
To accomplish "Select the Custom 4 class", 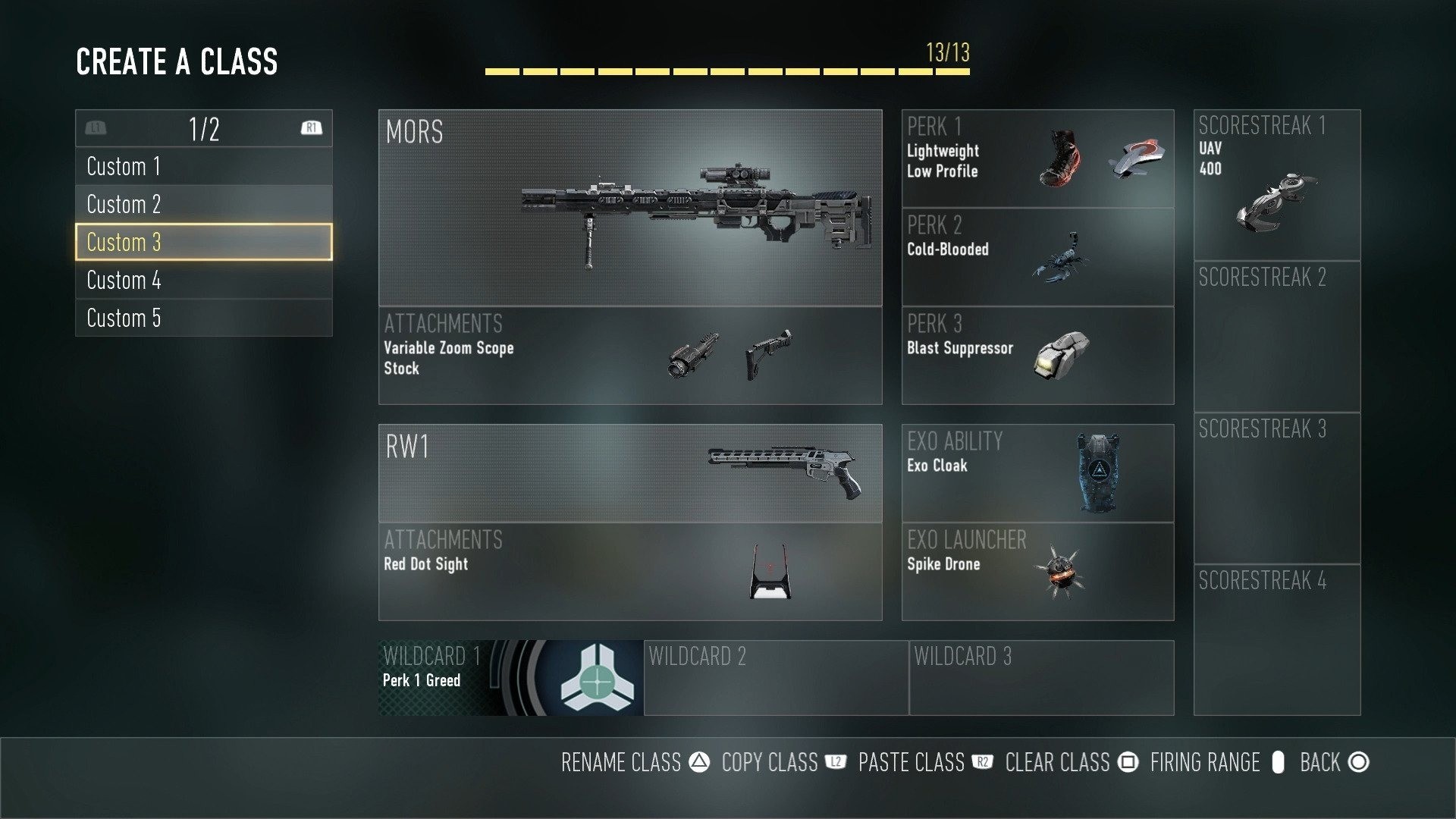I will pyautogui.click(x=203, y=281).
